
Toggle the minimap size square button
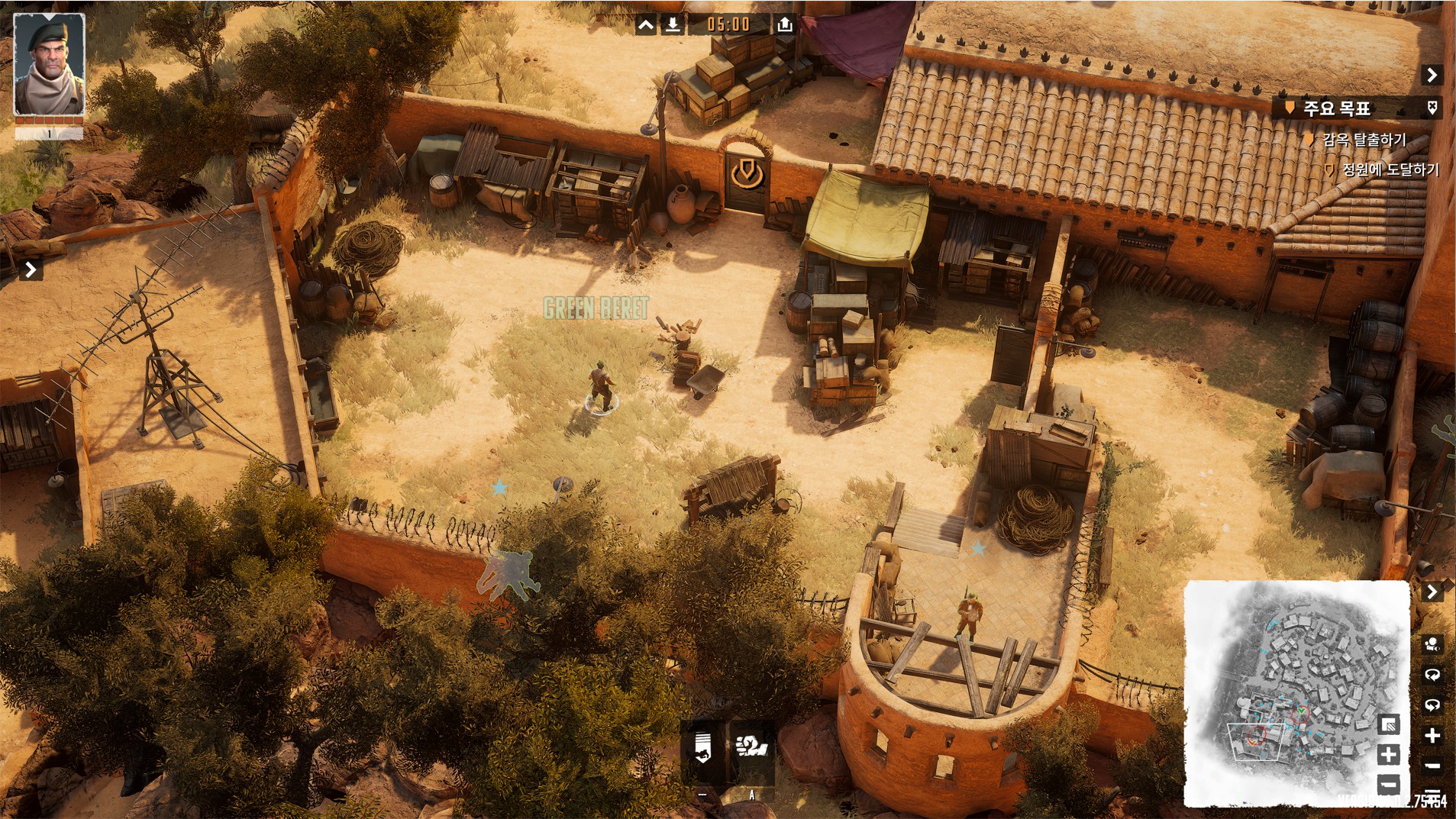click(x=1388, y=724)
